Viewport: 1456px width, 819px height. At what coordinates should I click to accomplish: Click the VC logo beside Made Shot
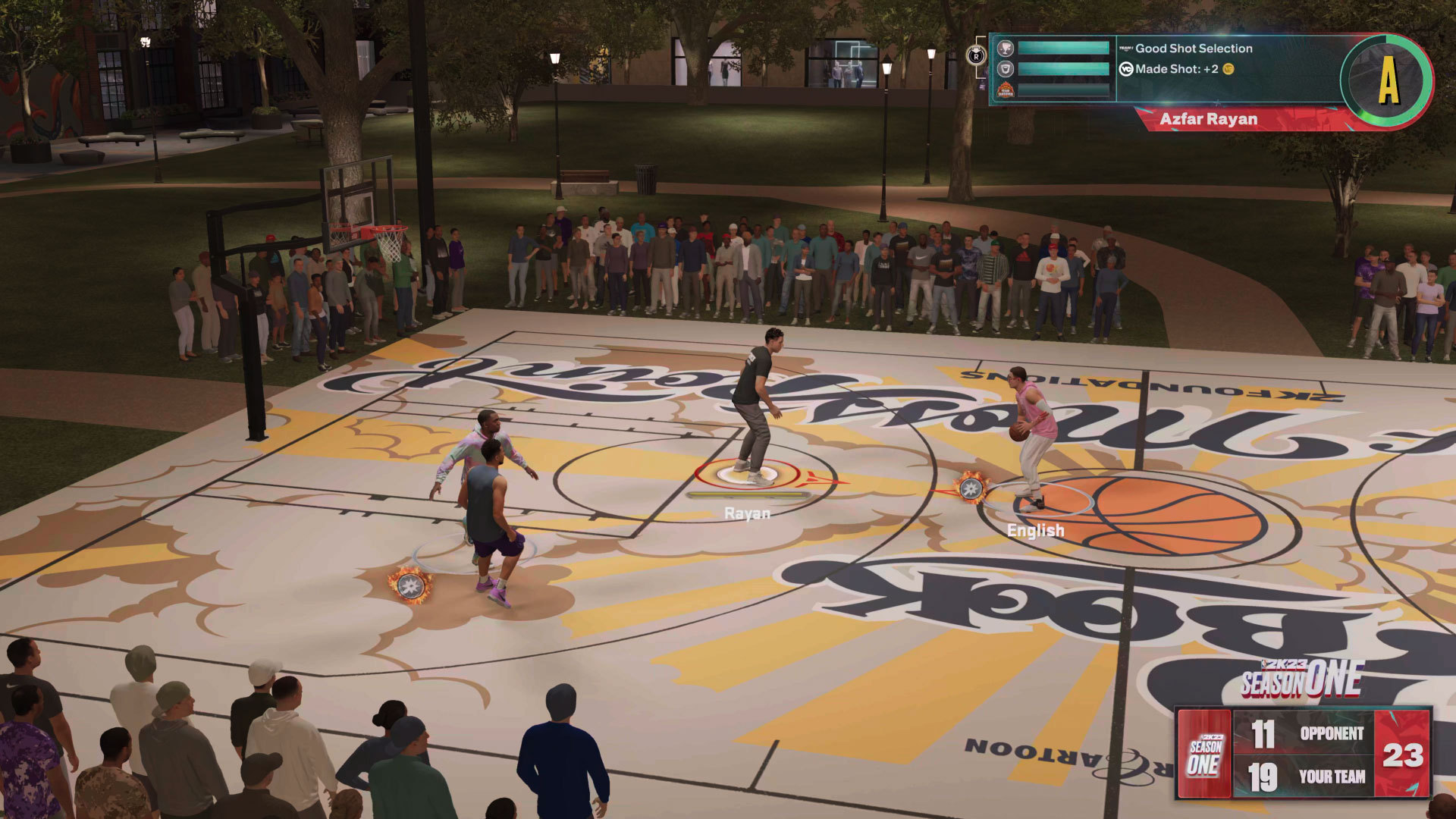1126,69
